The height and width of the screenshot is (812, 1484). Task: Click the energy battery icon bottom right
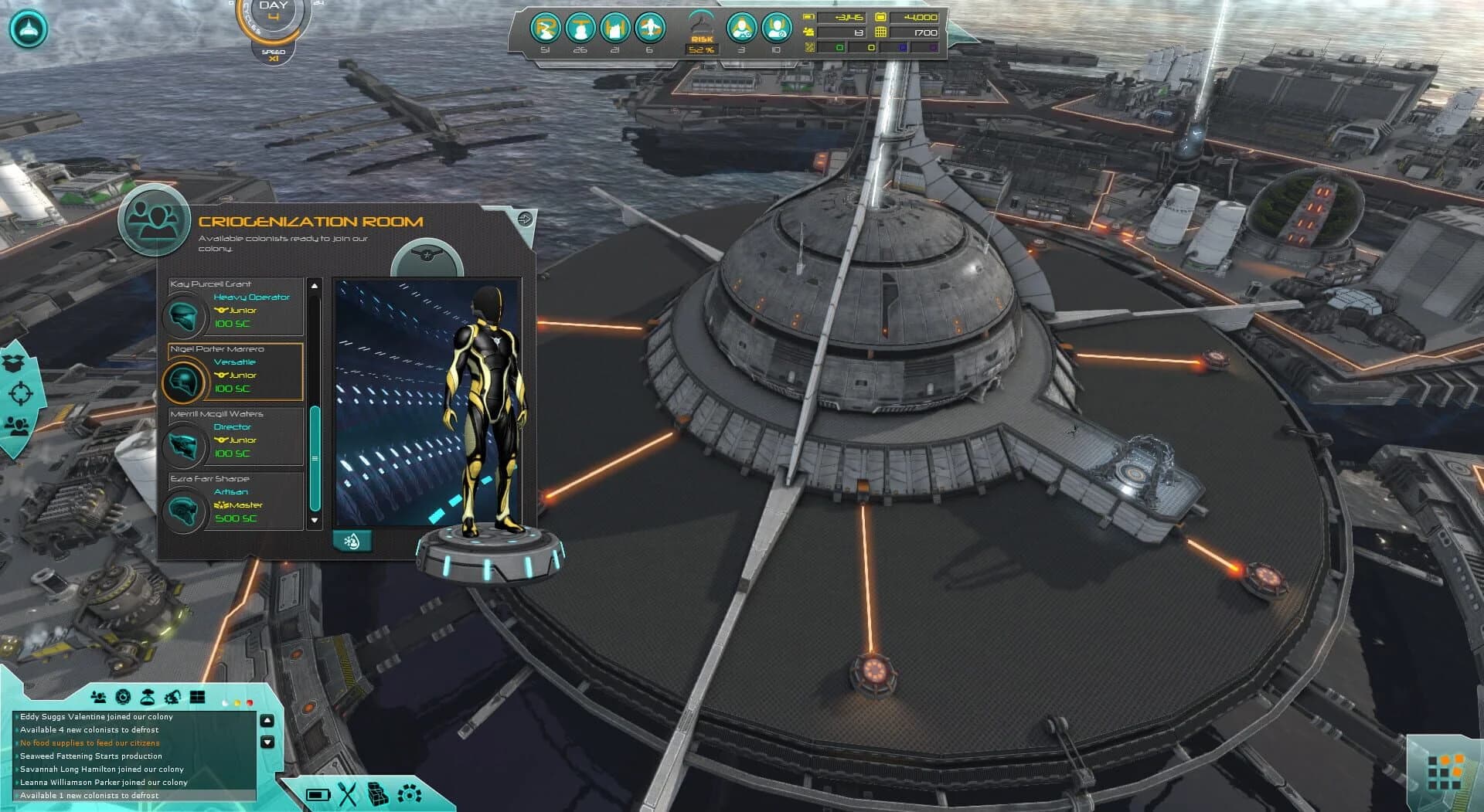[319, 795]
